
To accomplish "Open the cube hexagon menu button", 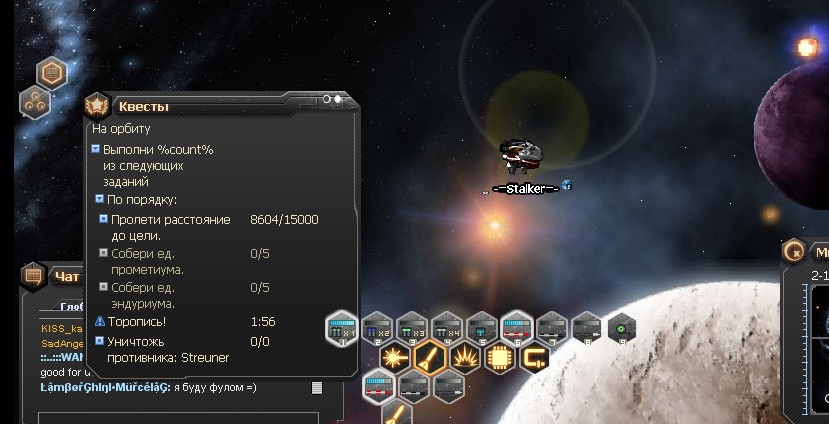I will (x=52, y=72).
